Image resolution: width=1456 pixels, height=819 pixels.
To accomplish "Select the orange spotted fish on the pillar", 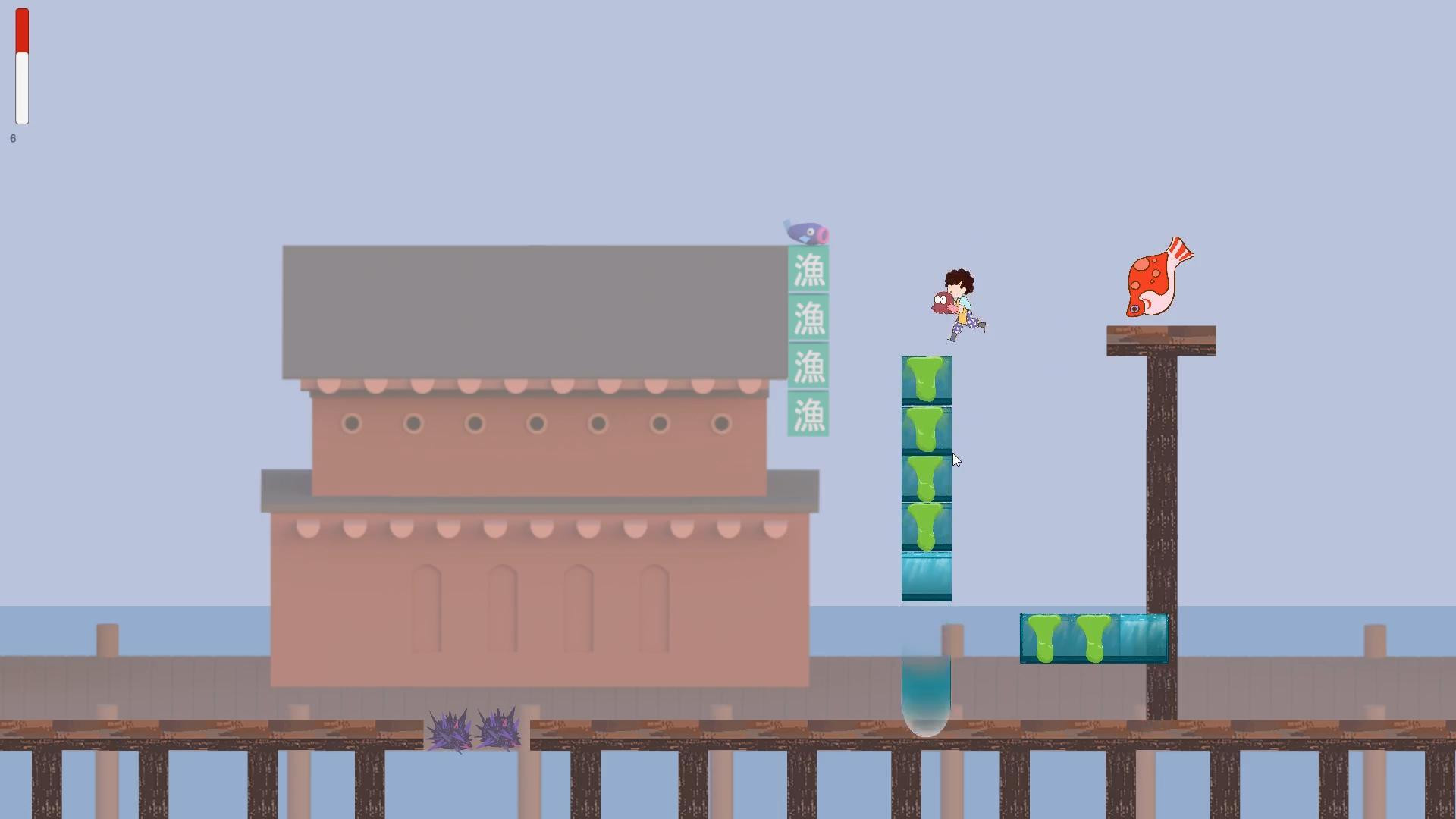I will coord(1155,277).
